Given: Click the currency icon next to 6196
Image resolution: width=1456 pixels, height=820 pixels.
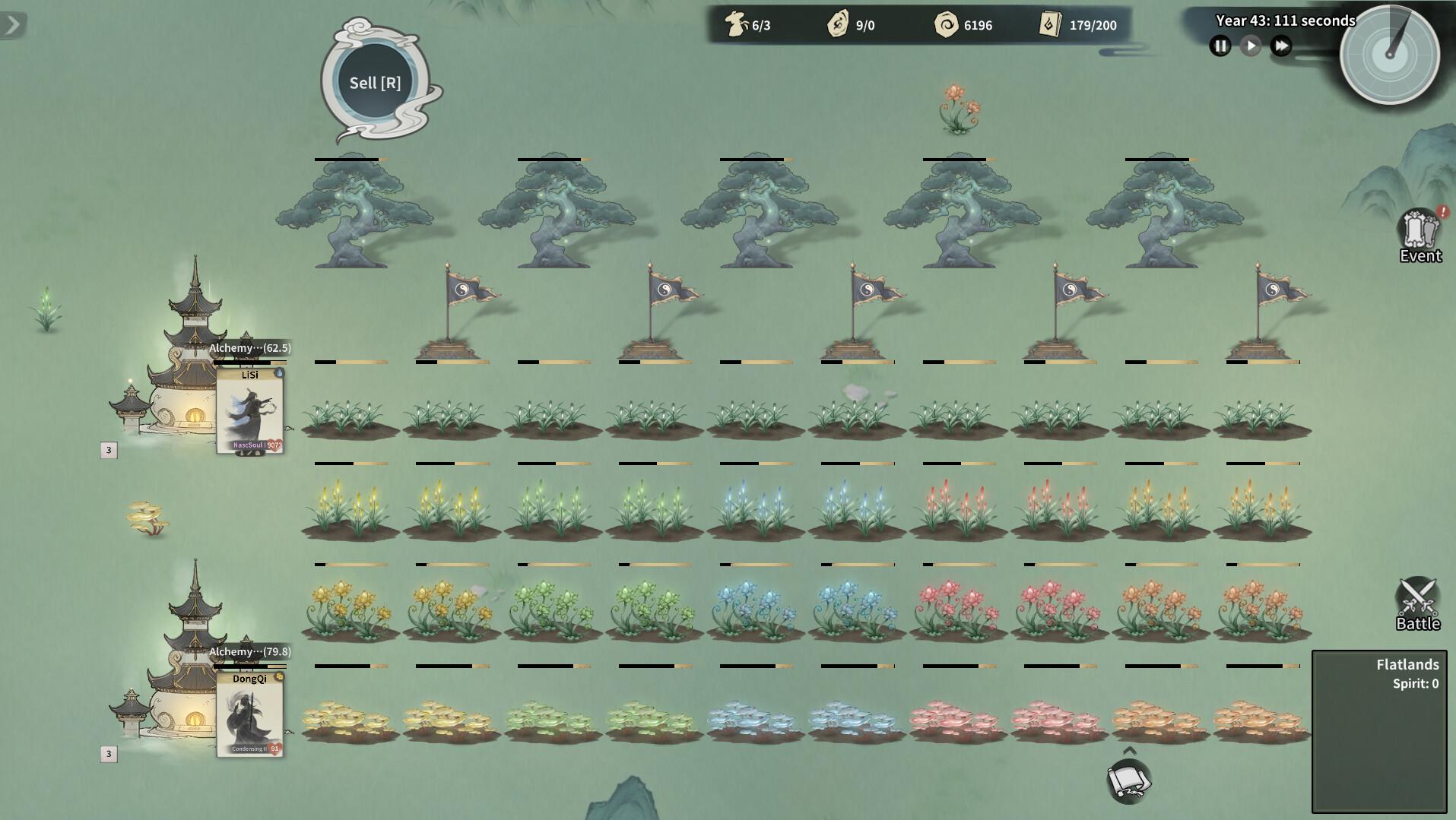Looking at the screenshot, I should click(946, 24).
